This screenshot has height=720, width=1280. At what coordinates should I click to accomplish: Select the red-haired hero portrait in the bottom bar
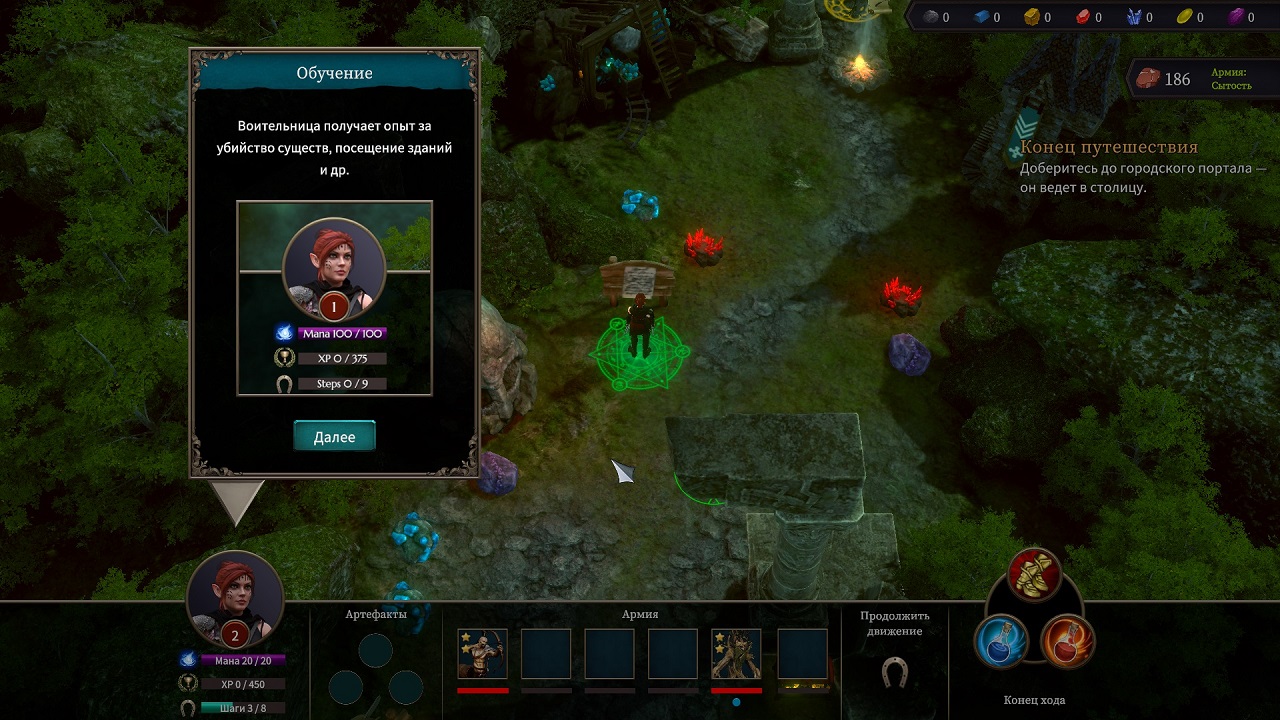(x=235, y=597)
